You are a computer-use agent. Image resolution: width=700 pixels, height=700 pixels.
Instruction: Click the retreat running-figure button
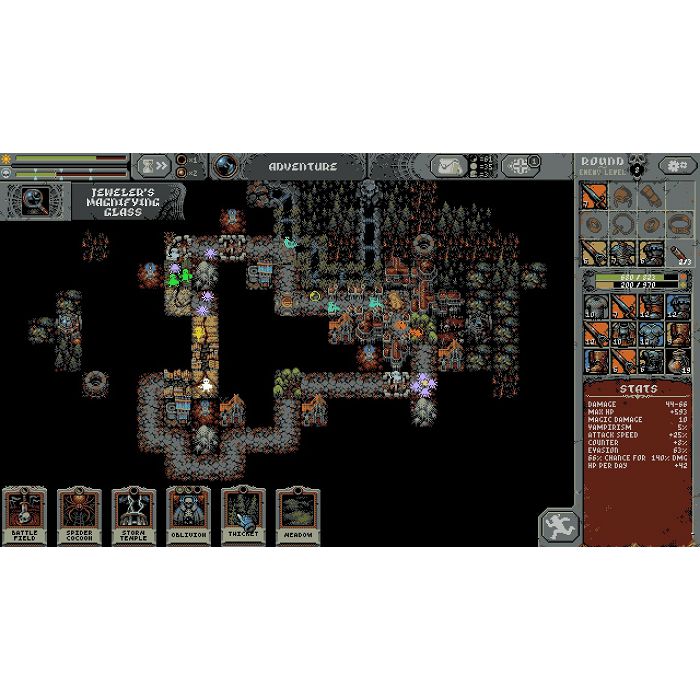coord(558,526)
